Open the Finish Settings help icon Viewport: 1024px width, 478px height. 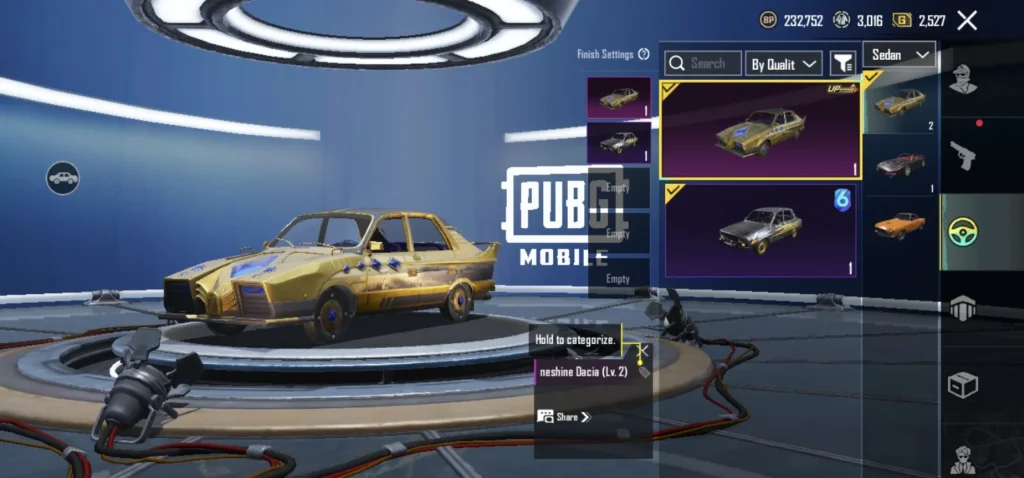pyautogui.click(x=644, y=55)
